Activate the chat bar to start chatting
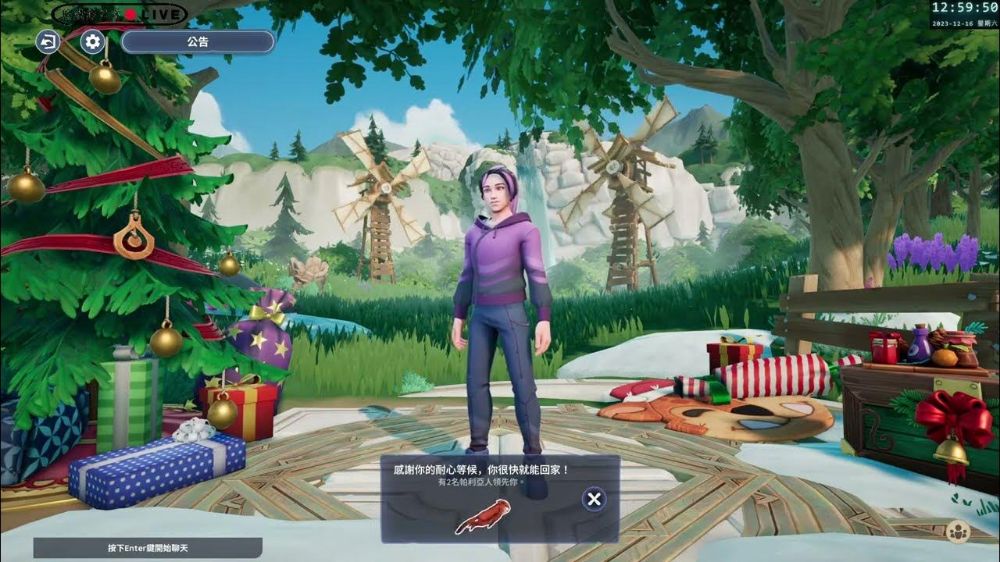1000x562 pixels. pyautogui.click(x=148, y=548)
